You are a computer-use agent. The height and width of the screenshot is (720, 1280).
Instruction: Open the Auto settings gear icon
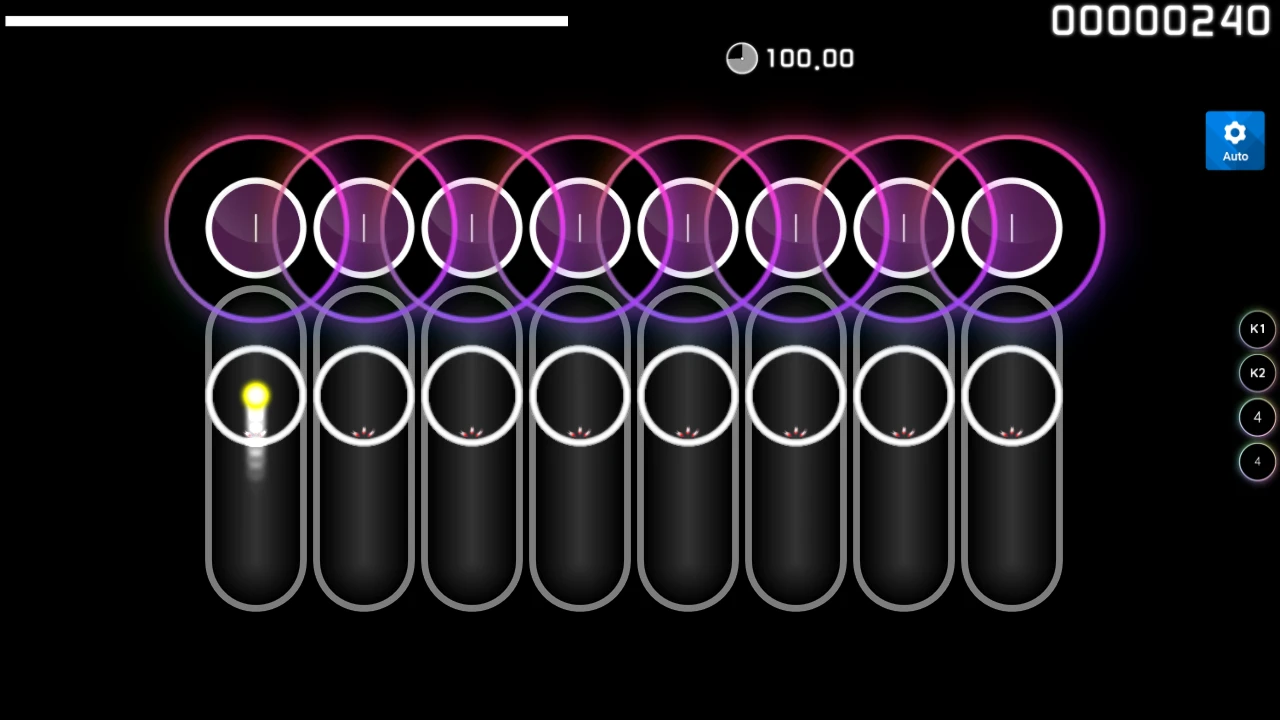[1235, 131]
